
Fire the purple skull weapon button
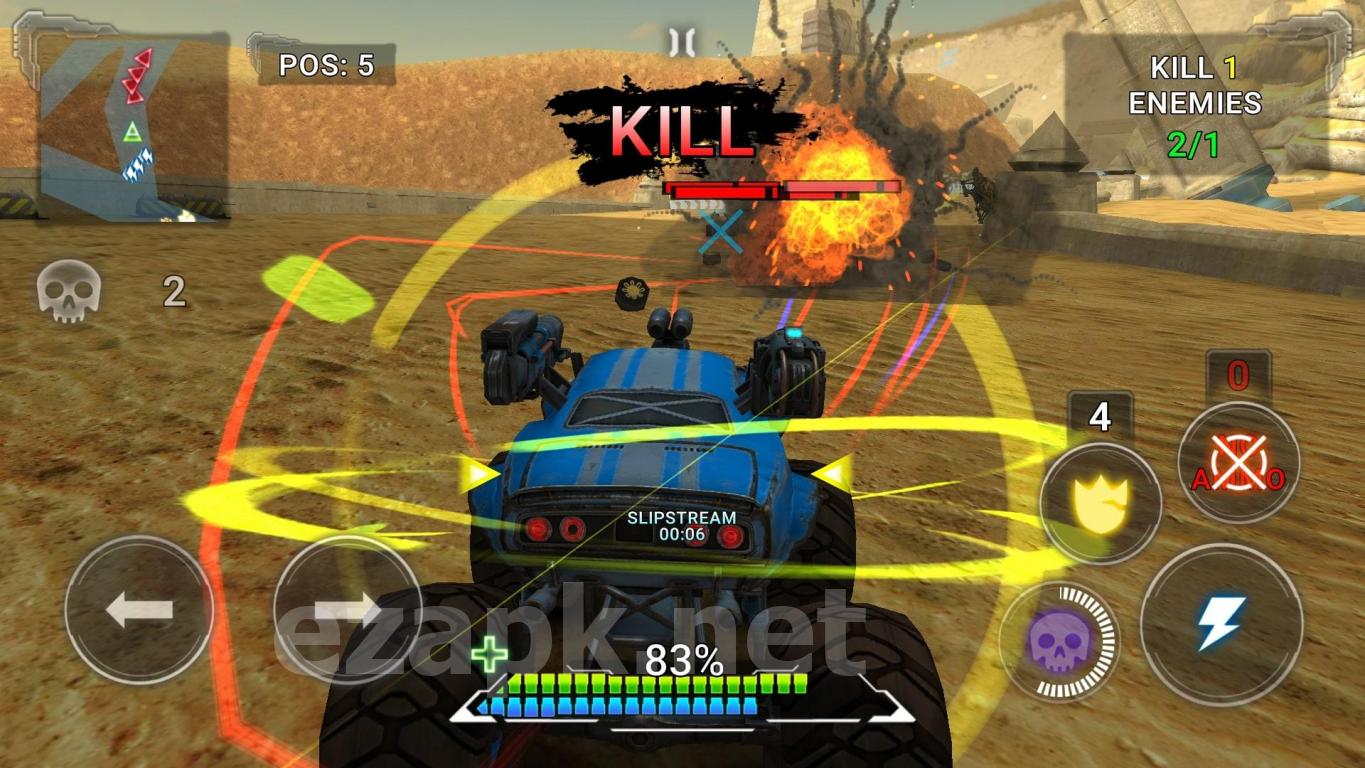[x=1060, y=641]
